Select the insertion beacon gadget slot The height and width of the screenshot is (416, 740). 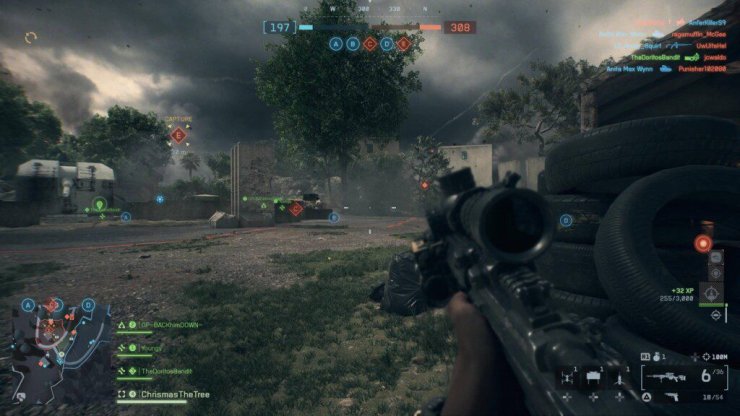tap(617, 378)
